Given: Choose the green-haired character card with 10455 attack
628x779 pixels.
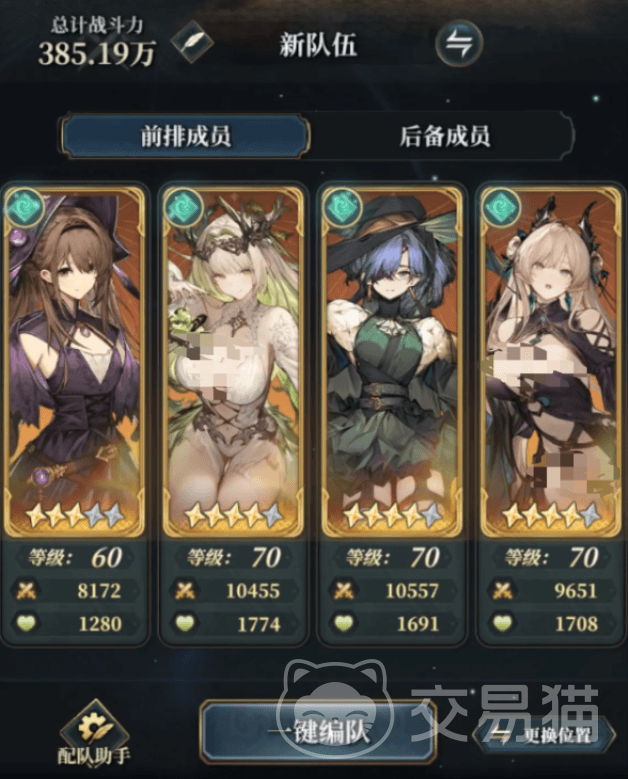Looking at the screenshot, I should (x=233, y=360).
